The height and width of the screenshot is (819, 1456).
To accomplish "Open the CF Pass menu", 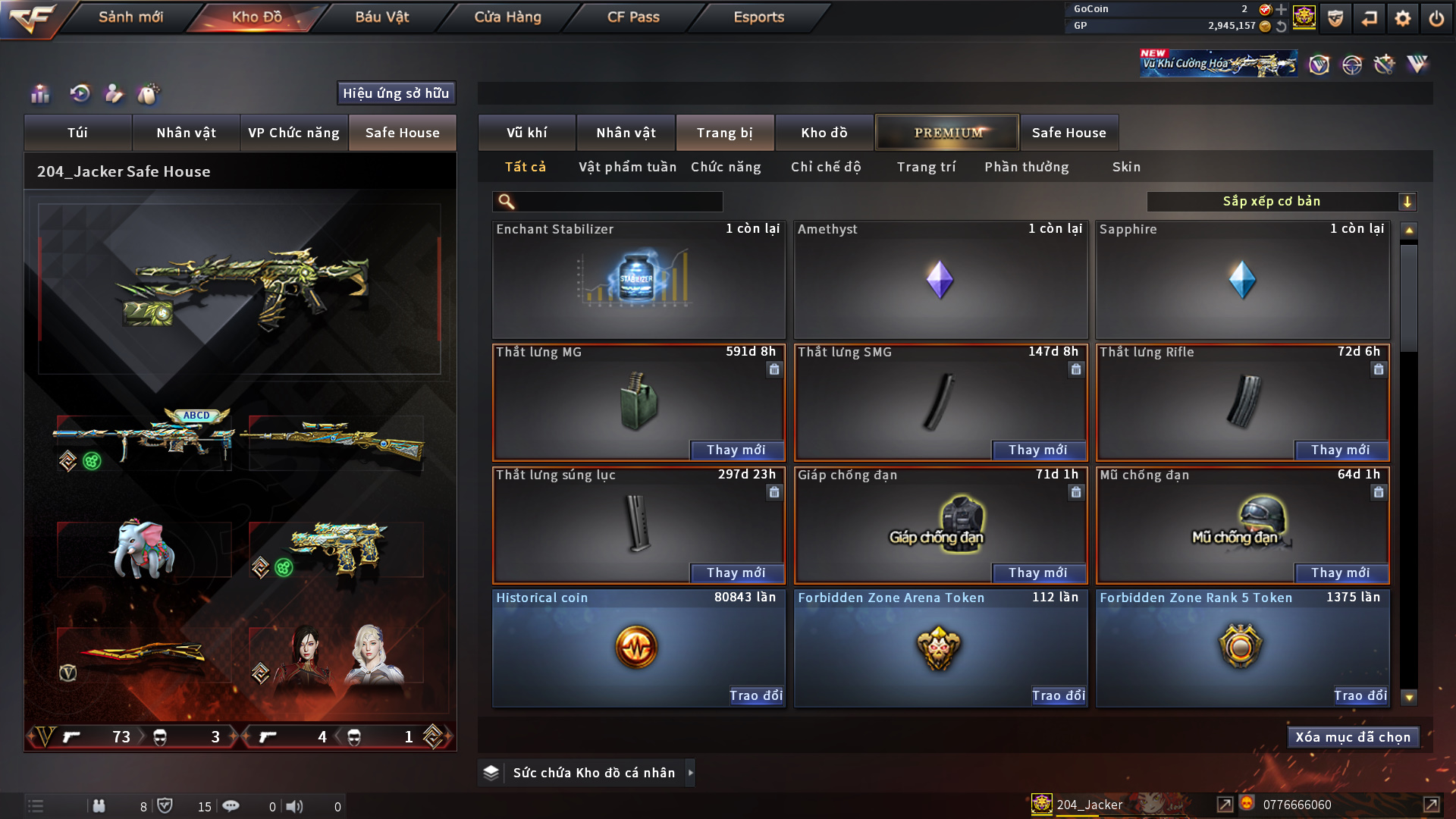I will click(x=633, y=17).
